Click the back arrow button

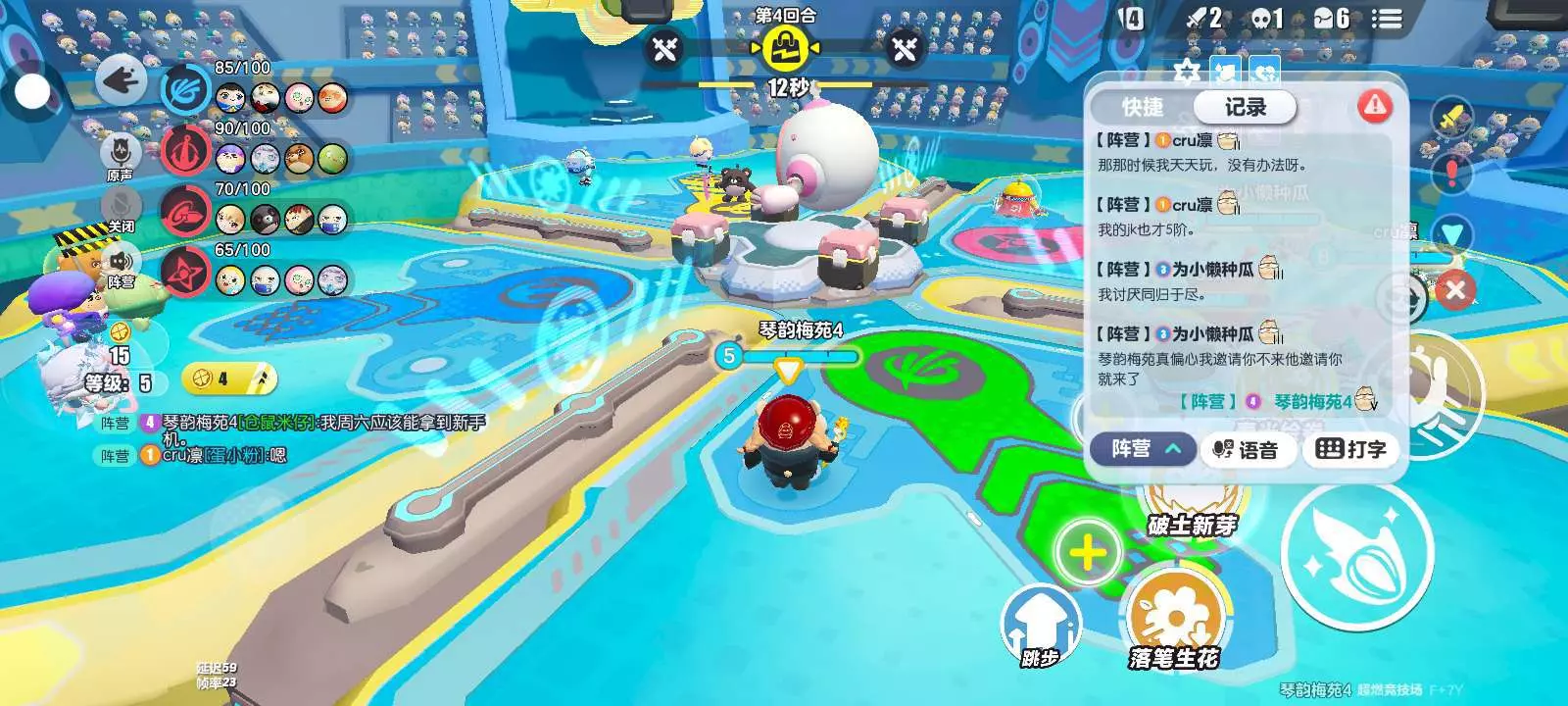pos(122,79)
